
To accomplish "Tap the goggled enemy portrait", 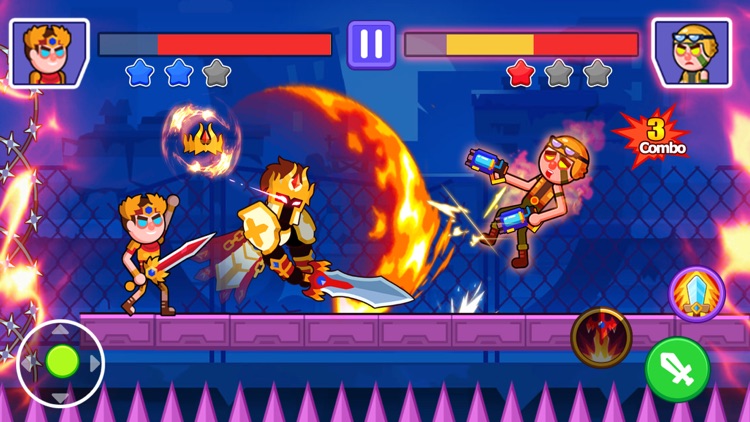I will [690, 52].
